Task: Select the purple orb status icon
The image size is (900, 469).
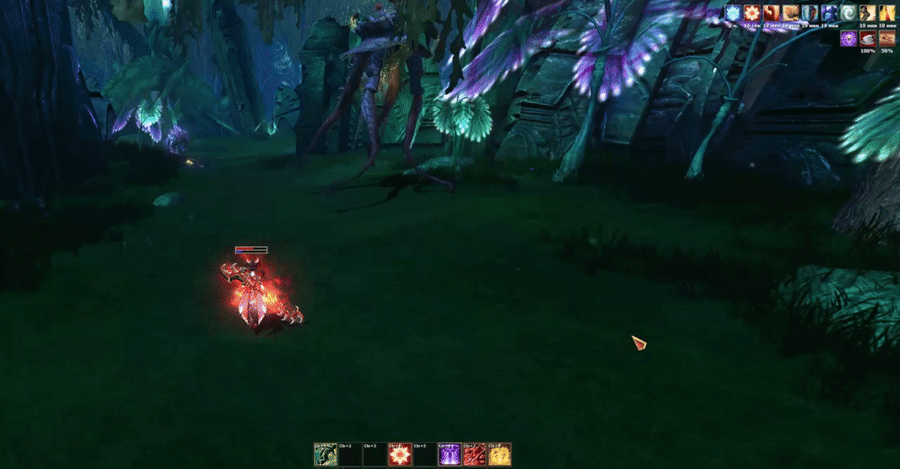Action: [848, 38]
